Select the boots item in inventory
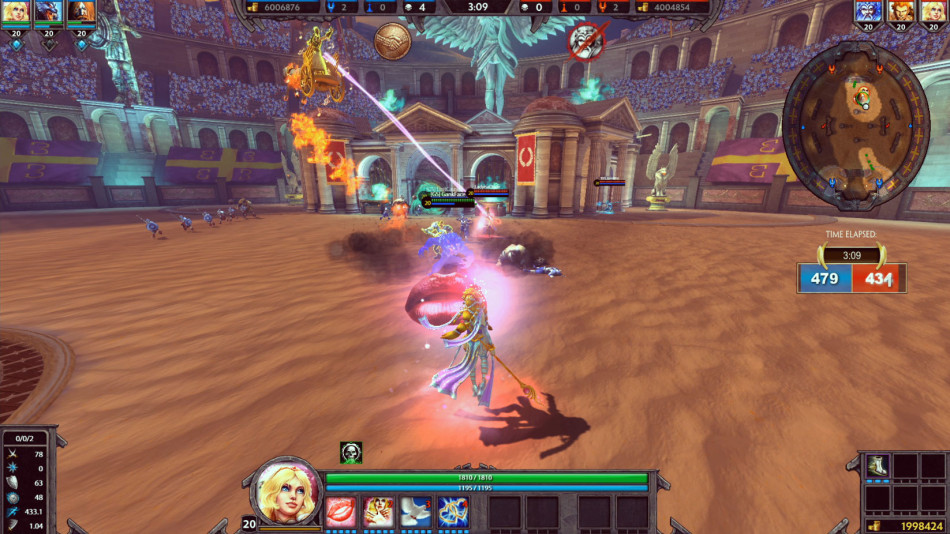950x534 pixels. (876, 467)
